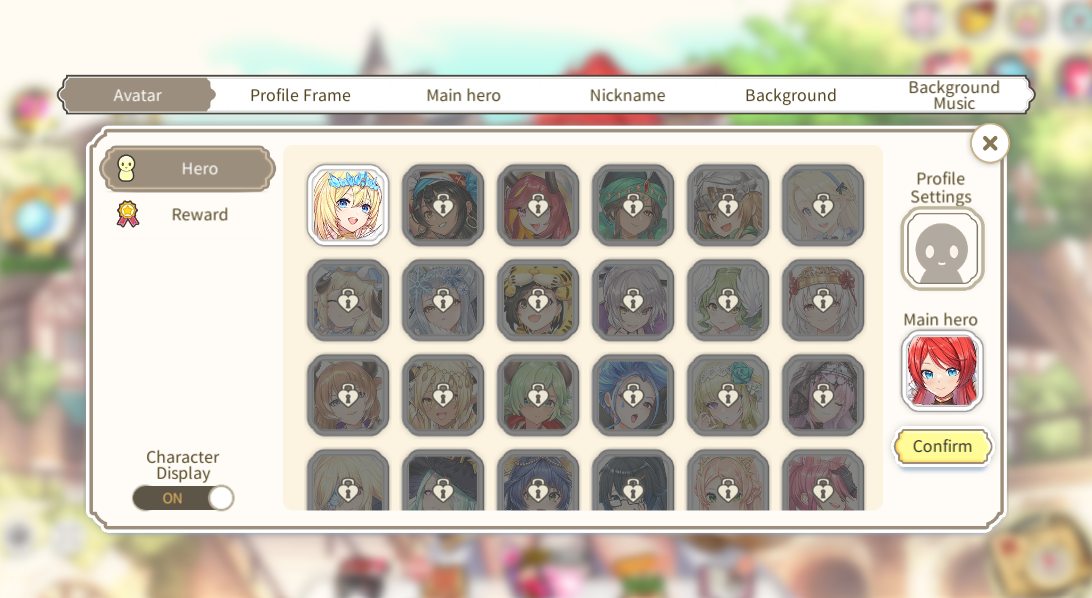The width and height of the screenshot is (1092, 598).
Task: Switch to the Avatar tab
Action: [x=137, y=95]
